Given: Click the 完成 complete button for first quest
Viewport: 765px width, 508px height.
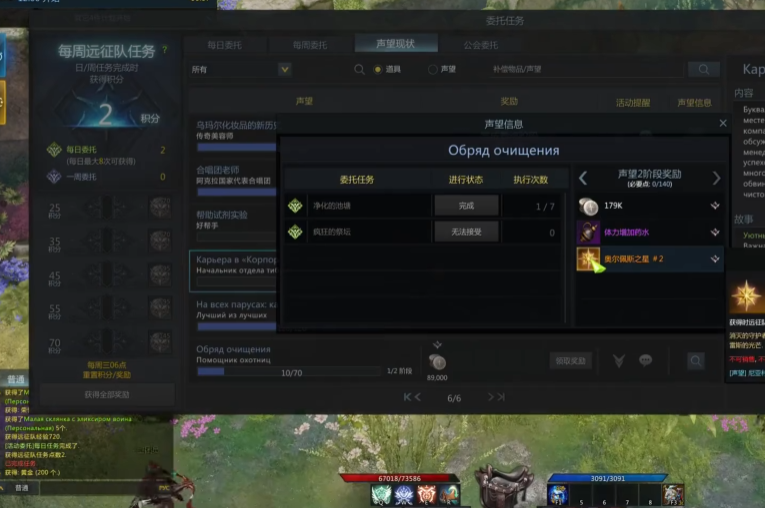Looking at the screenshot, I should (465, 205).
